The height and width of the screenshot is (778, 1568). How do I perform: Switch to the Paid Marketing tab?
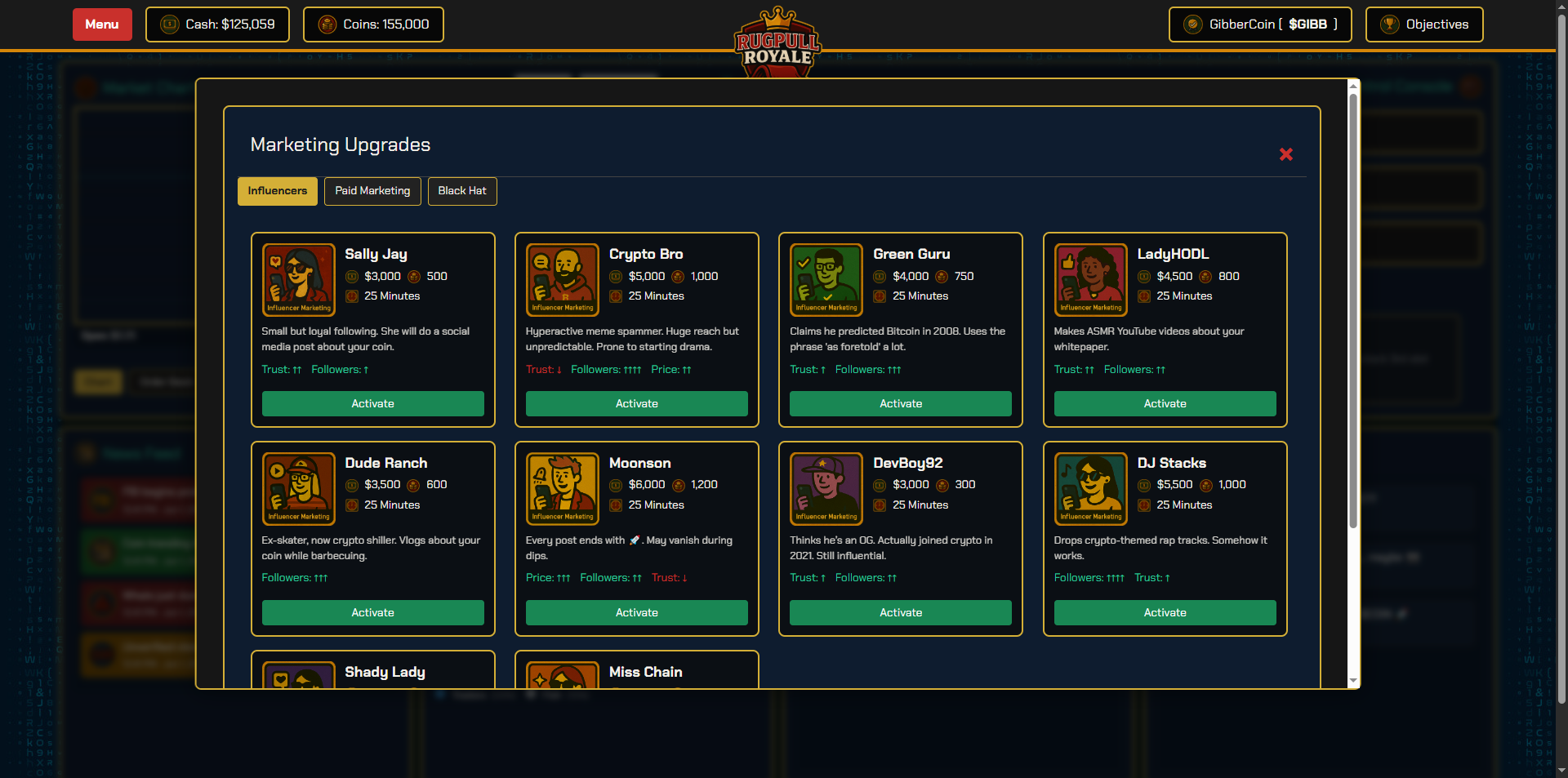(372, 191)
